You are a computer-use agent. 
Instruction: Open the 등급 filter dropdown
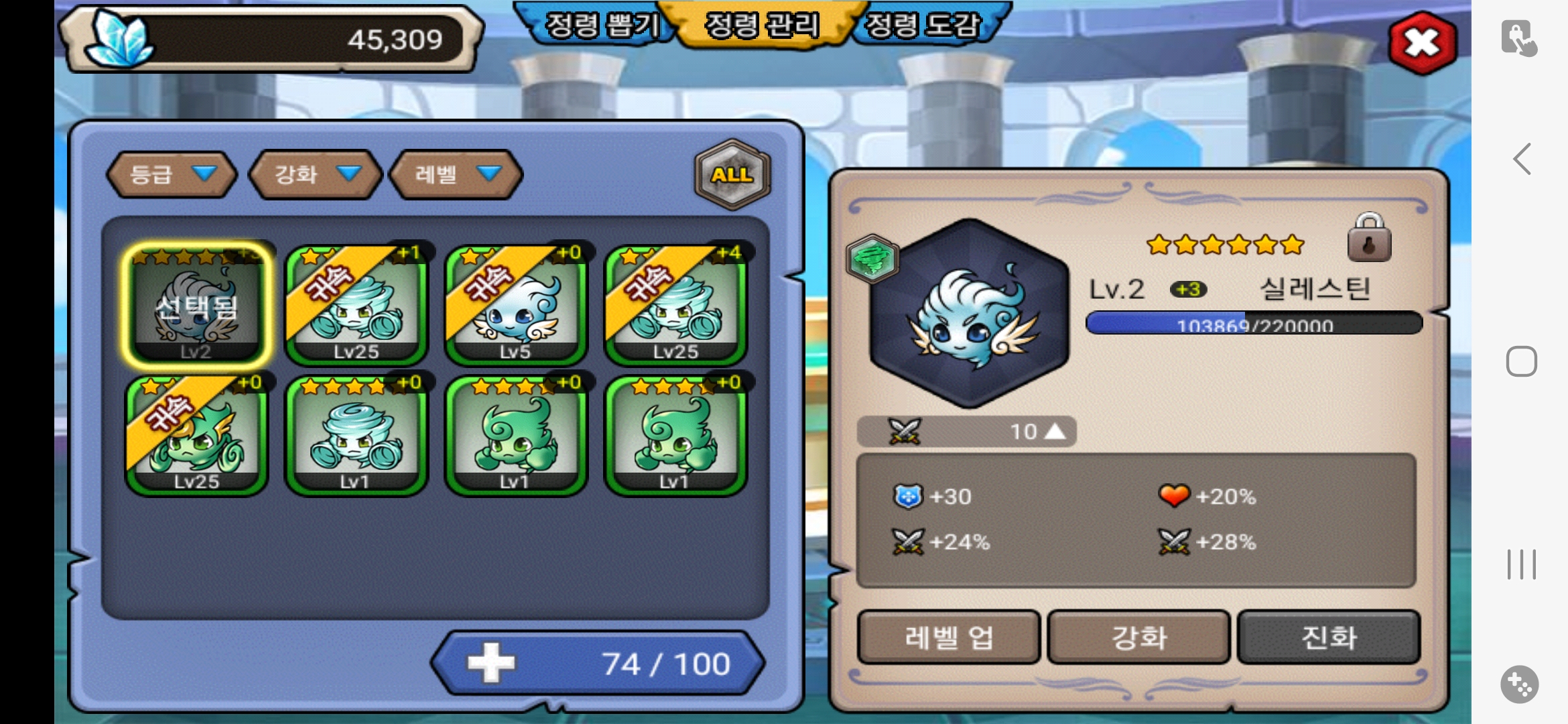tap(172, 174)
